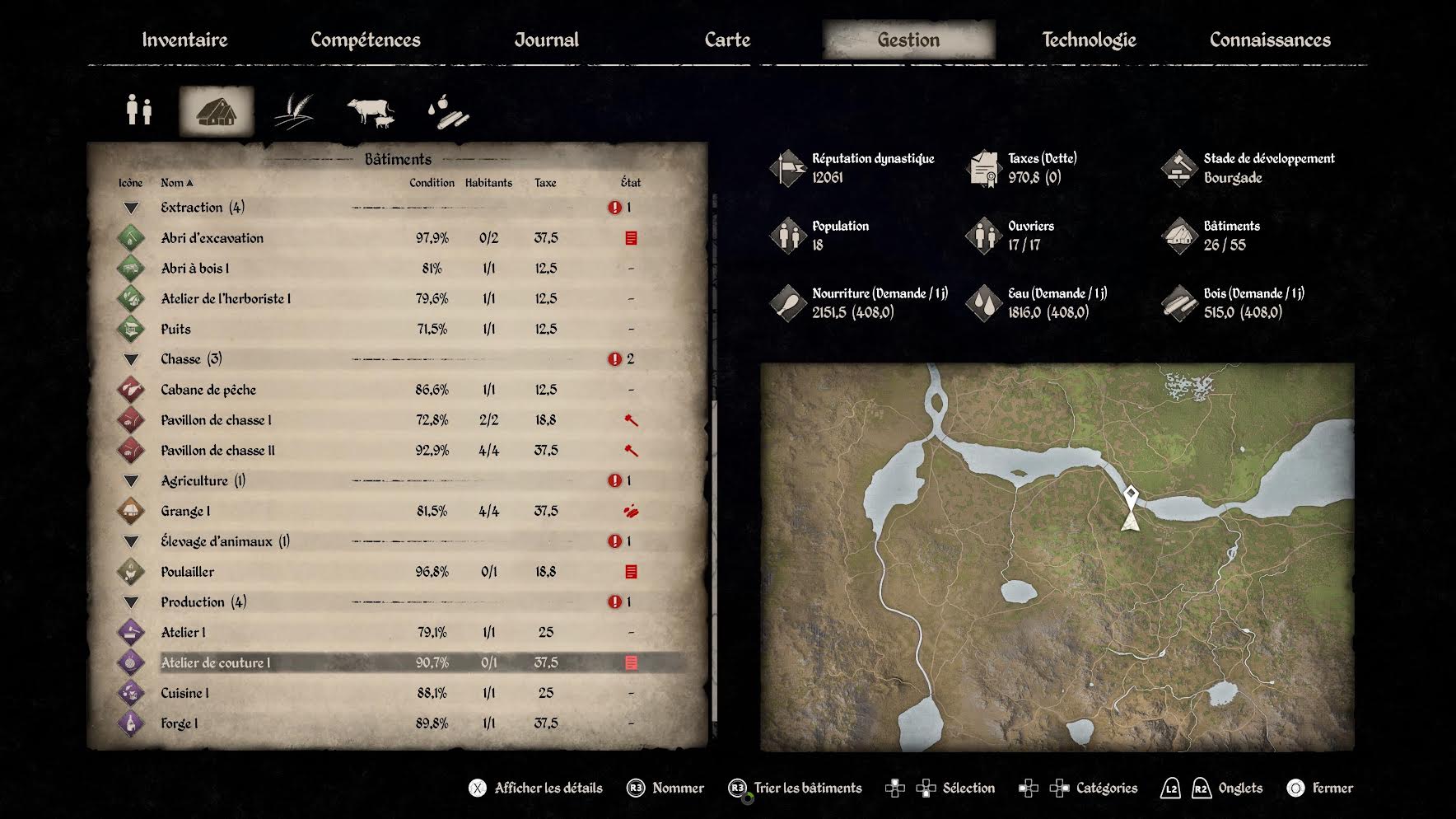
Task: Open the Compétences tab
Action: coord(365,40)
